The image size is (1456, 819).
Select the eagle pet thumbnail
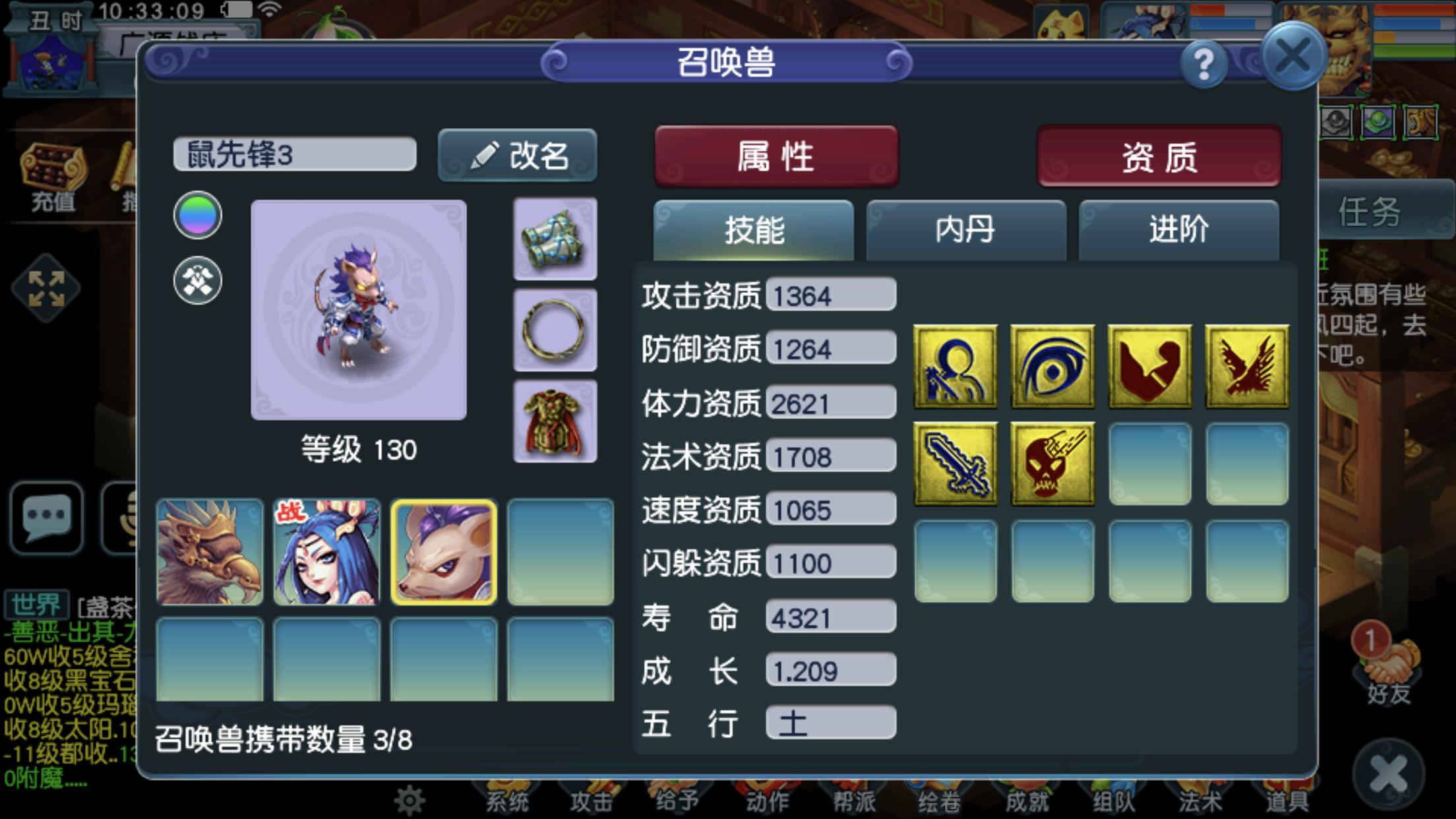coord(210,553)
